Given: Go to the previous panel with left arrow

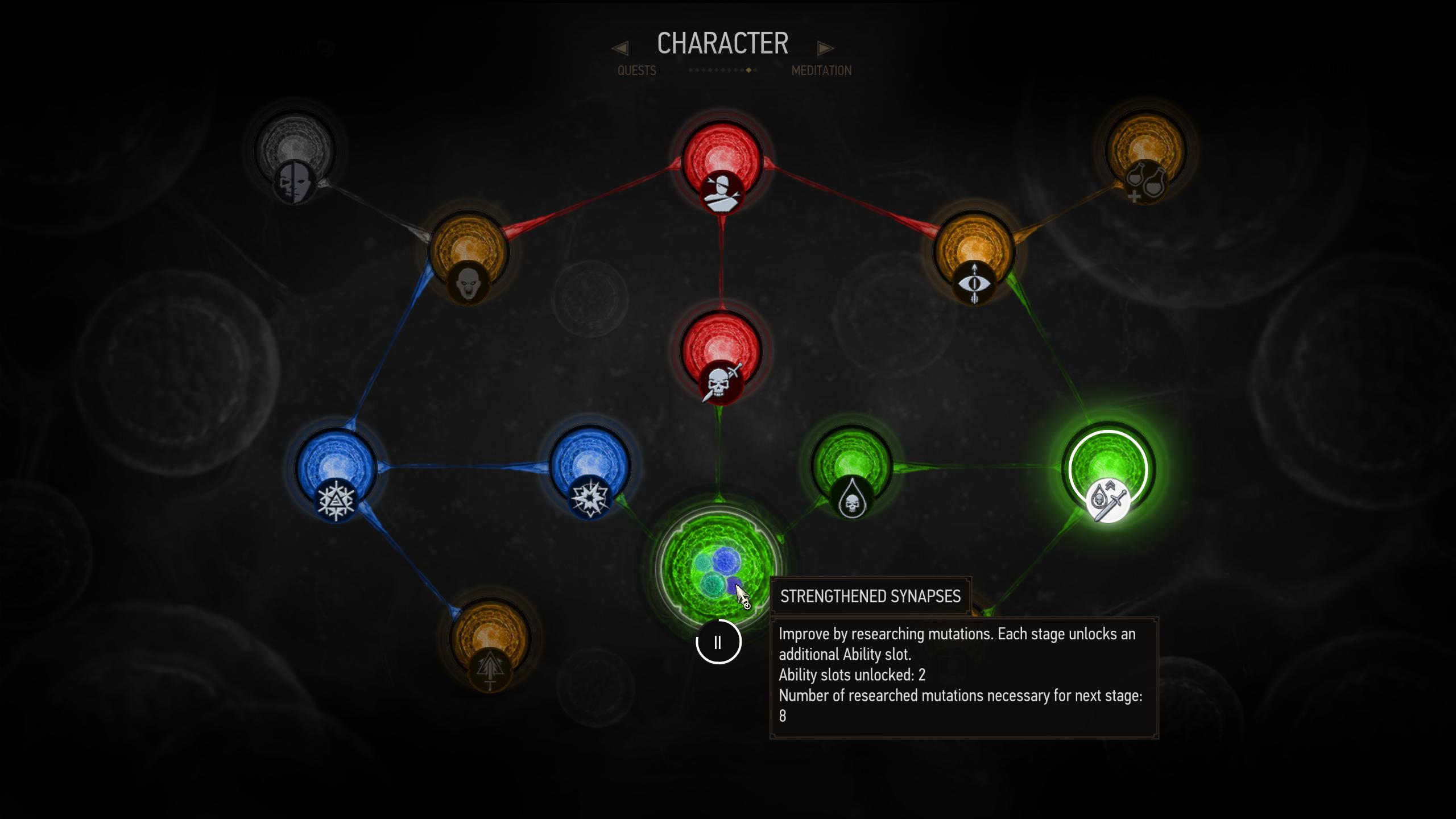Looking at the screenshot, I should 620,48.
